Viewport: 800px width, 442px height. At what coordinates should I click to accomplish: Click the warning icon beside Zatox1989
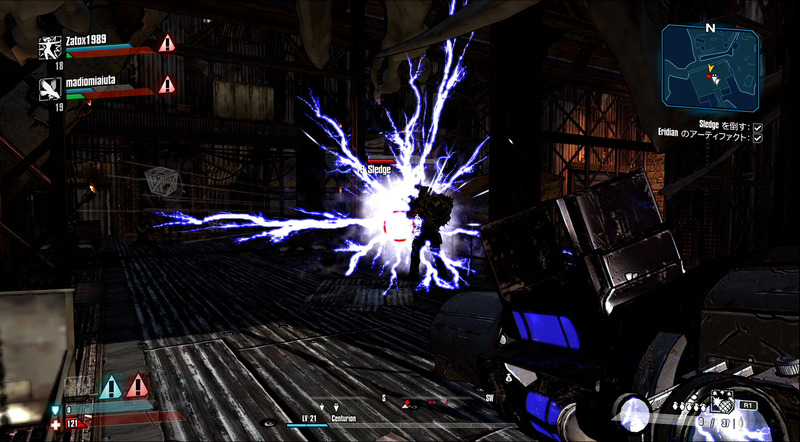coord(166,43)
